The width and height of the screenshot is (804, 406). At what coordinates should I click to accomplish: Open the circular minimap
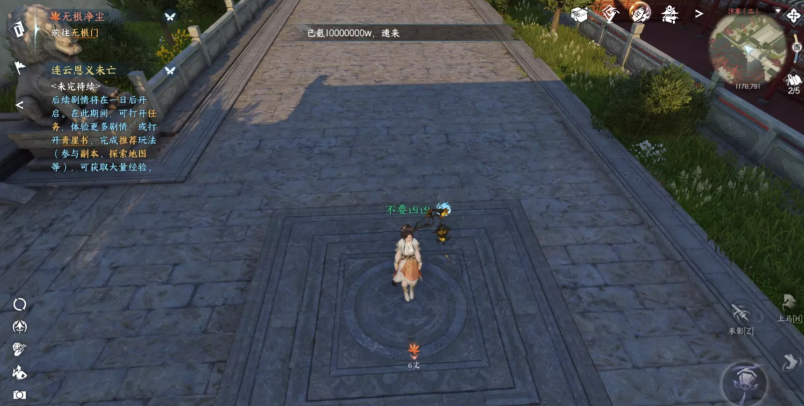pyautogui.click(x=748, y=48)
